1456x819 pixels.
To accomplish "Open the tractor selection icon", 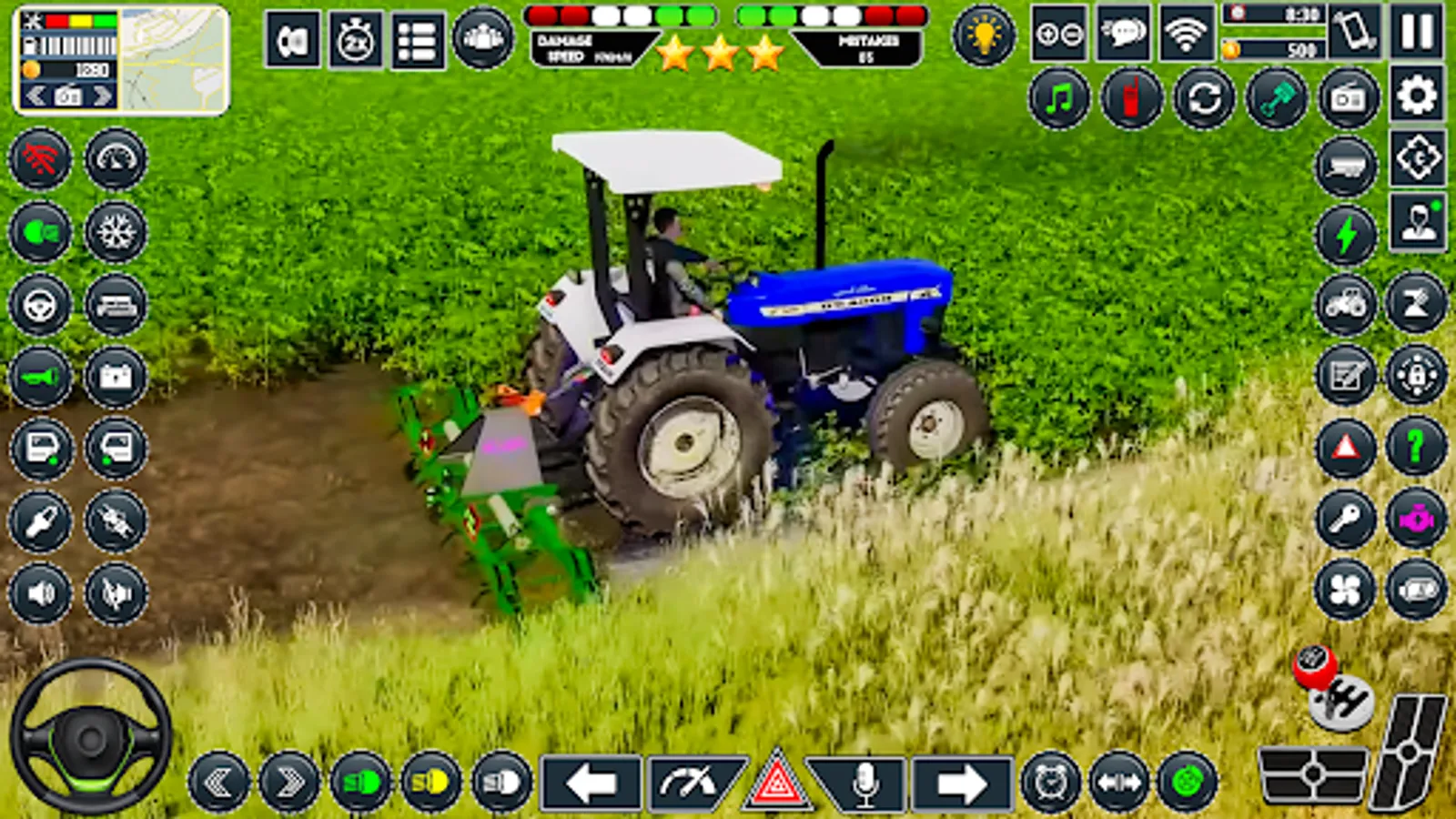I will click(1345, 302).
